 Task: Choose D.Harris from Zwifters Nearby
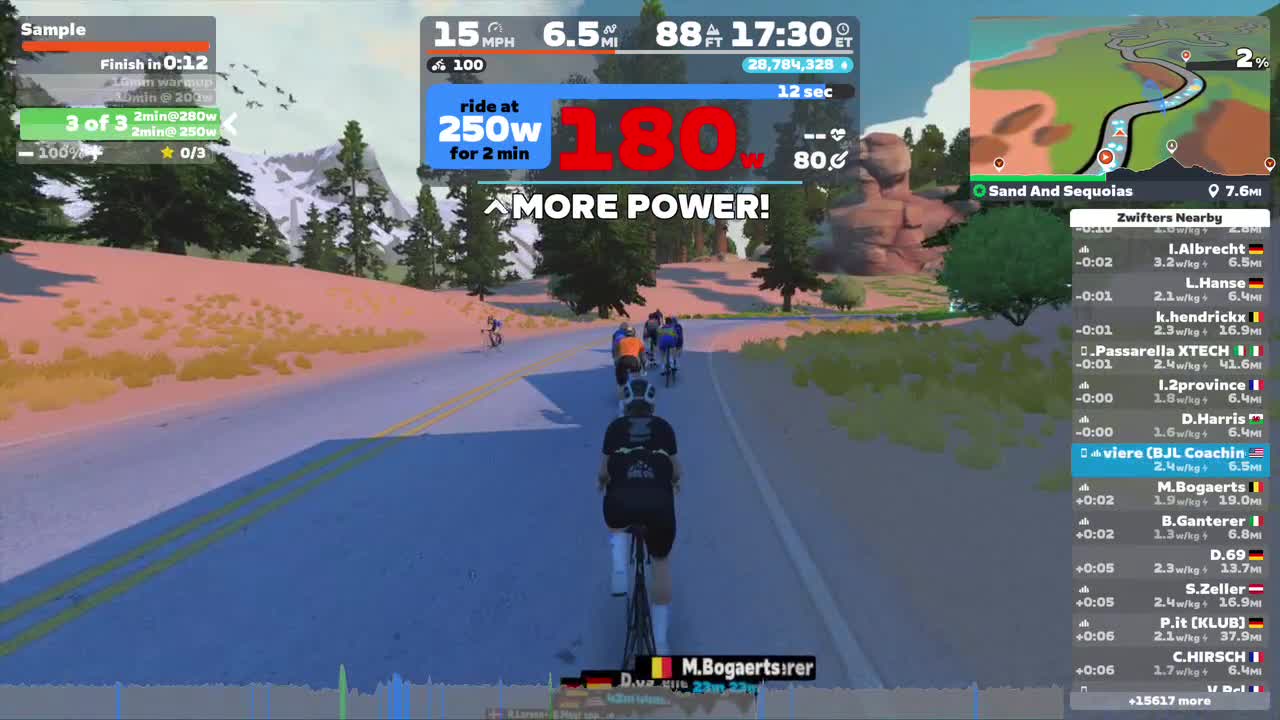[1169, 426]
